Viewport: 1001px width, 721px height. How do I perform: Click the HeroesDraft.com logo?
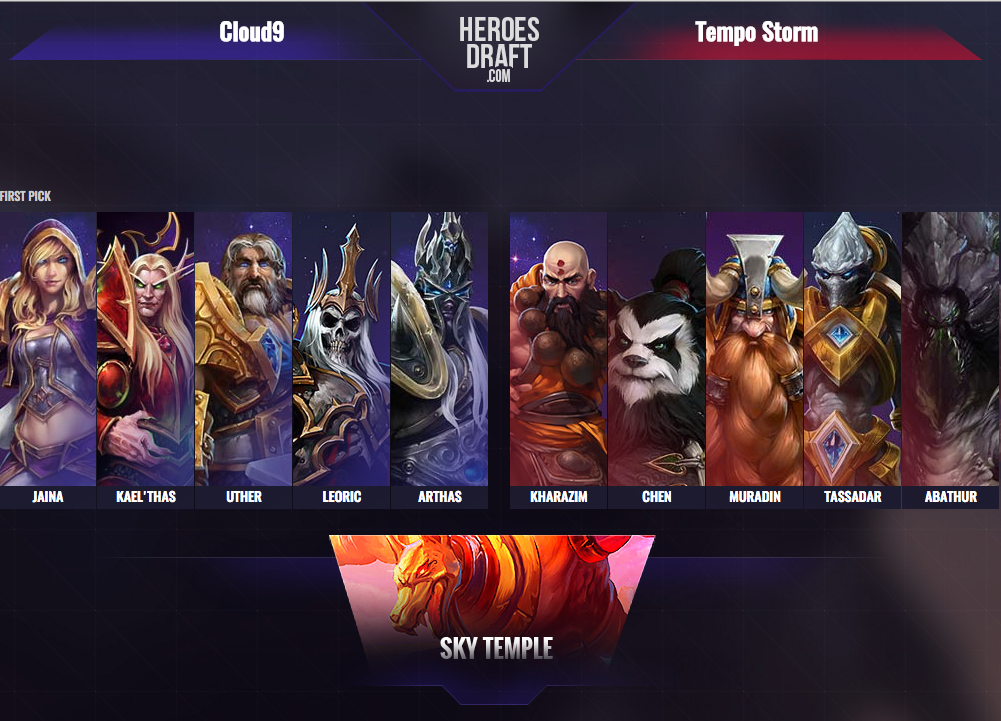[x=499, y=48]
